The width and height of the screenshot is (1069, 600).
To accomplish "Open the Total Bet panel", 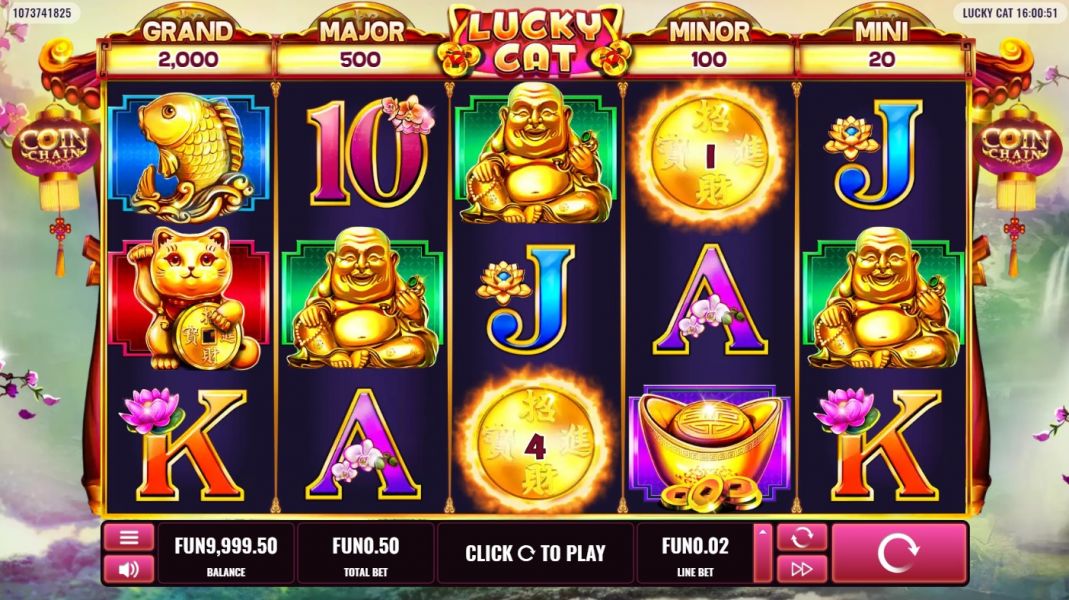I will [x=365, y=553].
